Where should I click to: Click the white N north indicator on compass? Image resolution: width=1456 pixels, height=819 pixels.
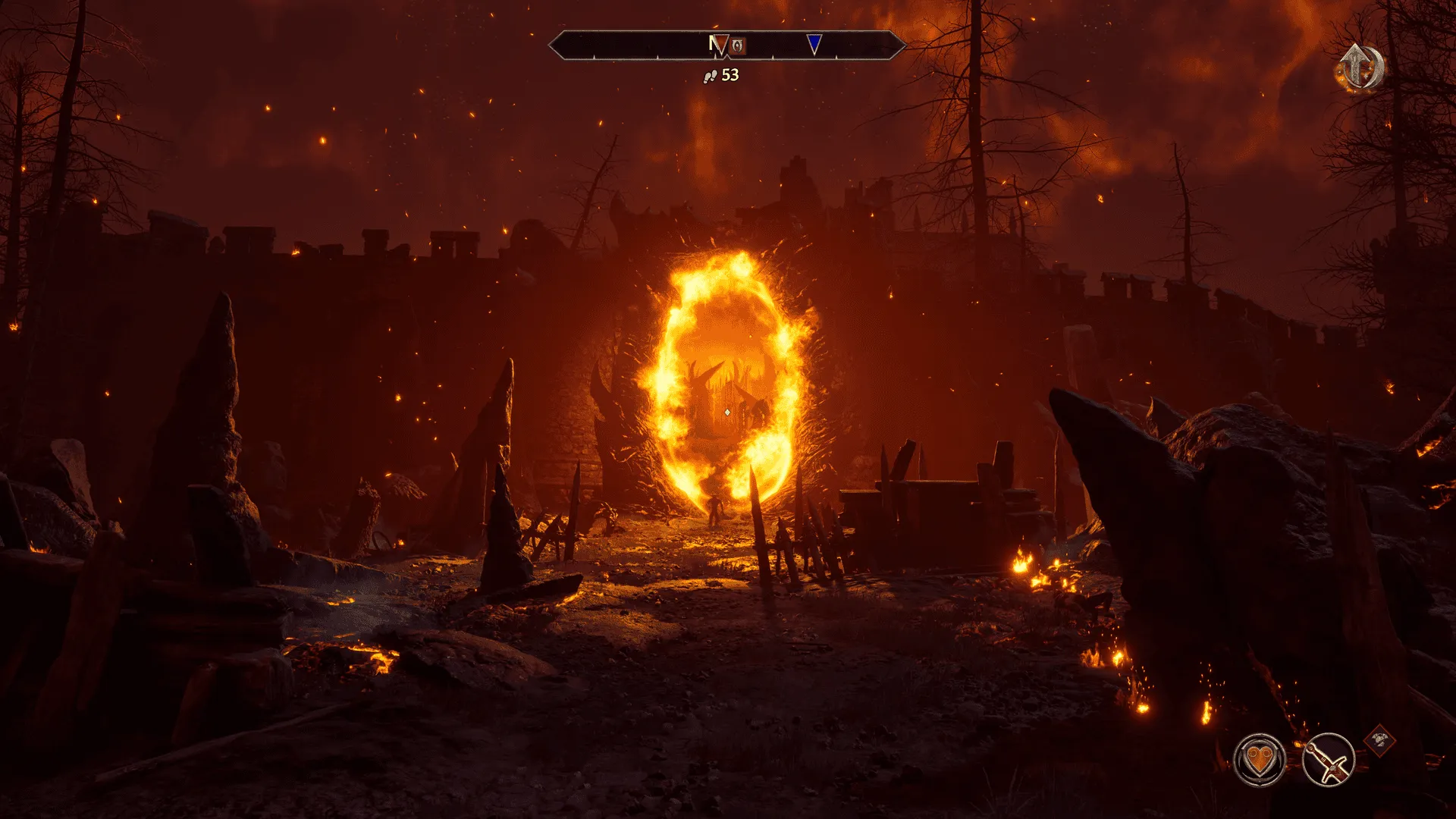(x=713, y=45)
